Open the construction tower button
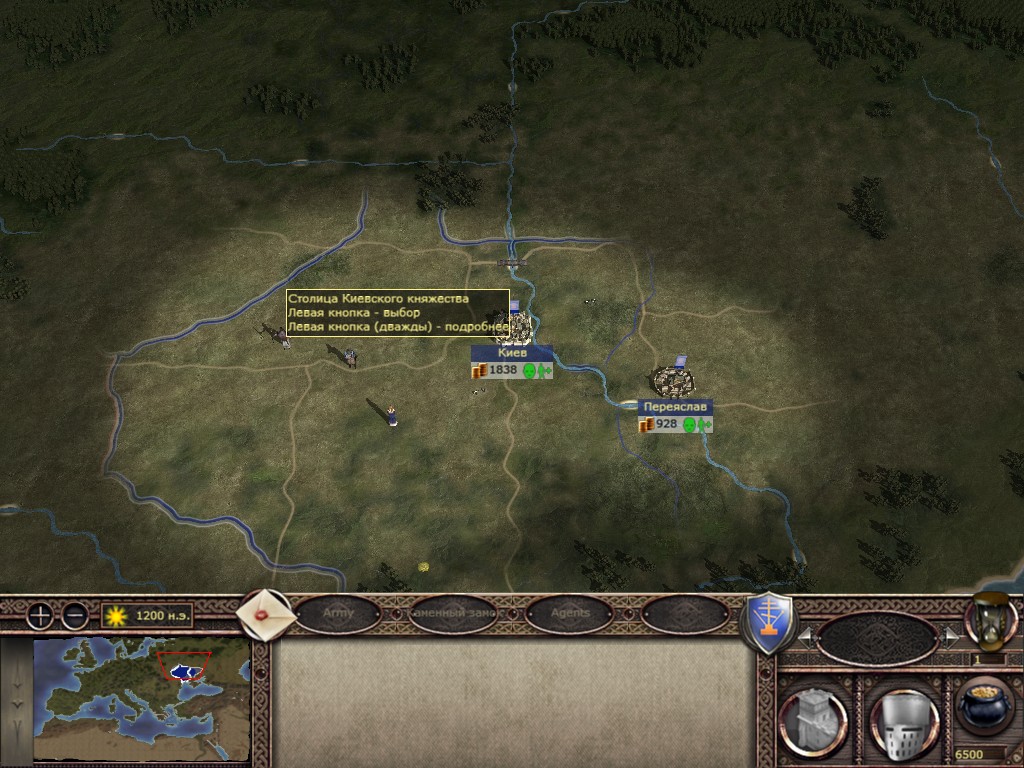This screenshot has width=1024, height=768. [813, 717]
